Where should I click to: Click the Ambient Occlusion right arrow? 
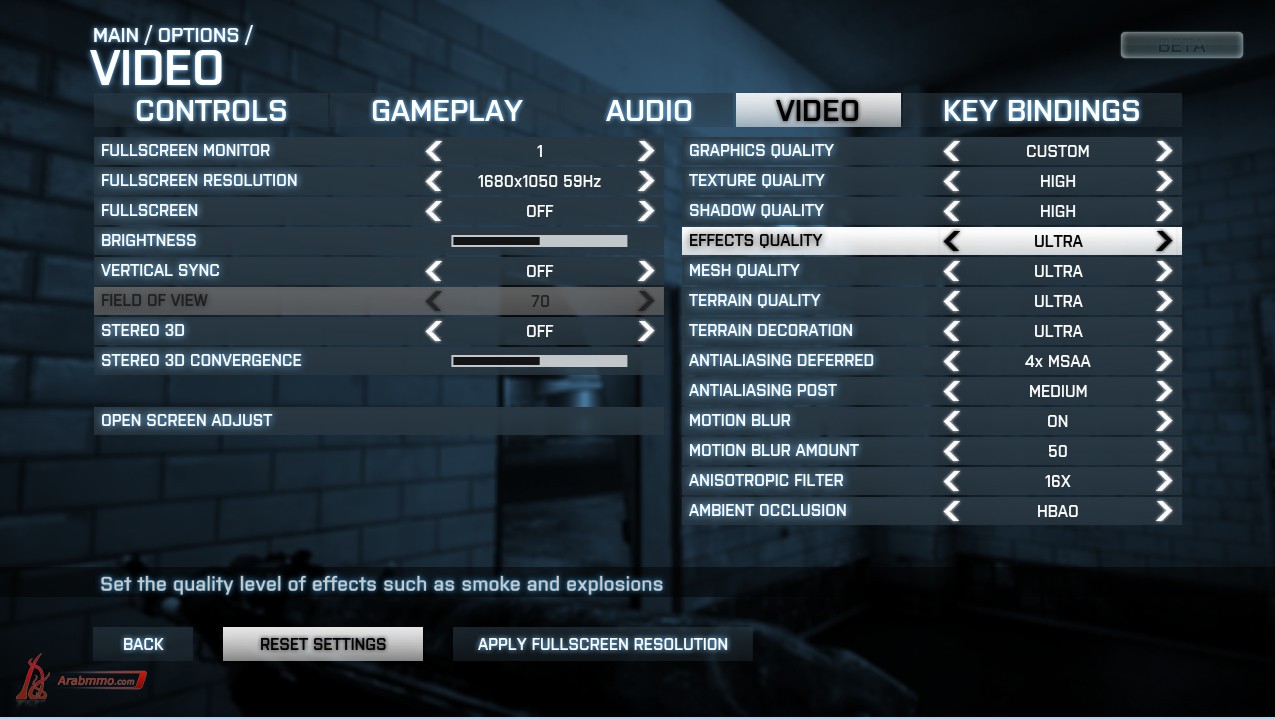point(1163,511)
